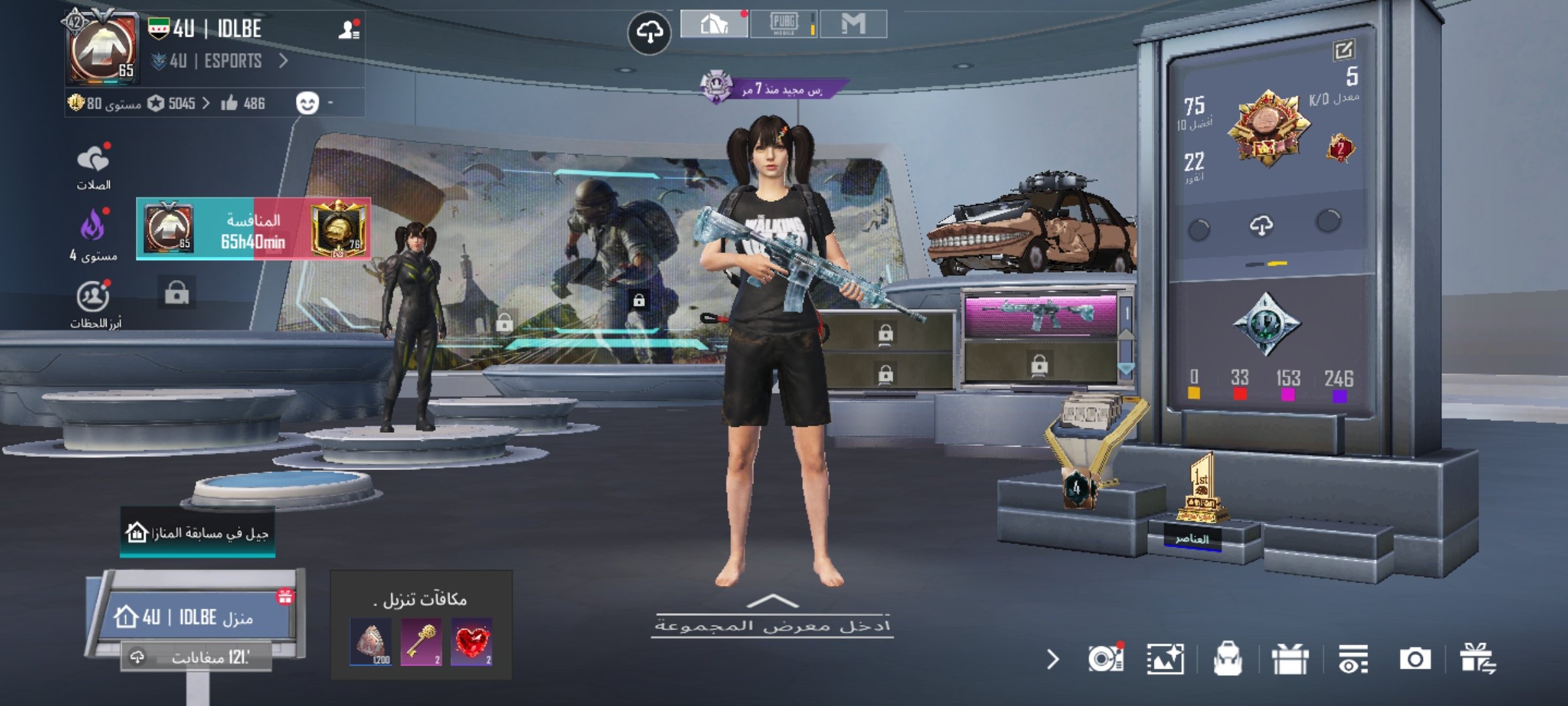Switch to the home space tab

714,24
